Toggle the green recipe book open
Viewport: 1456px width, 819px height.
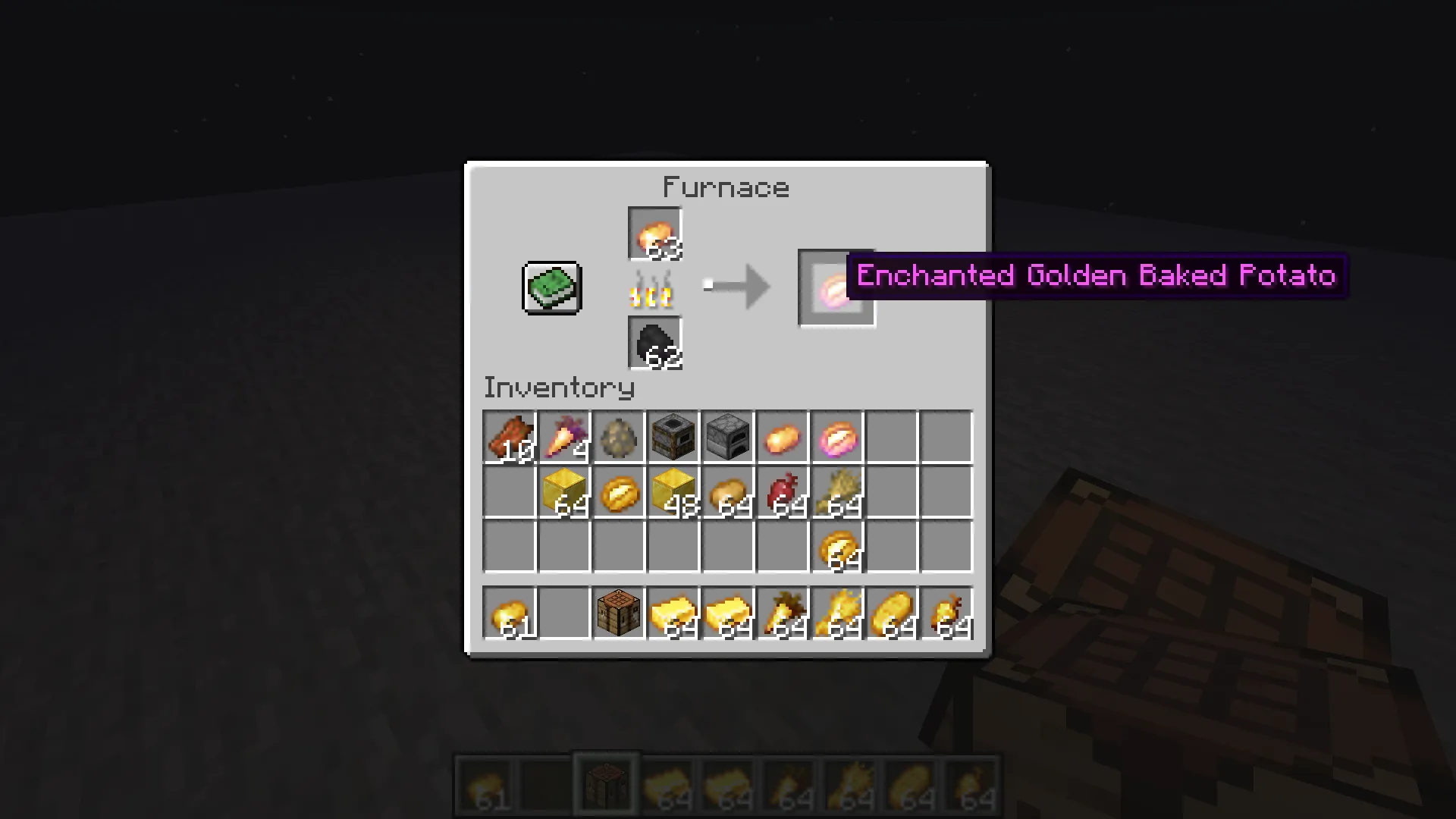point(551,287)
